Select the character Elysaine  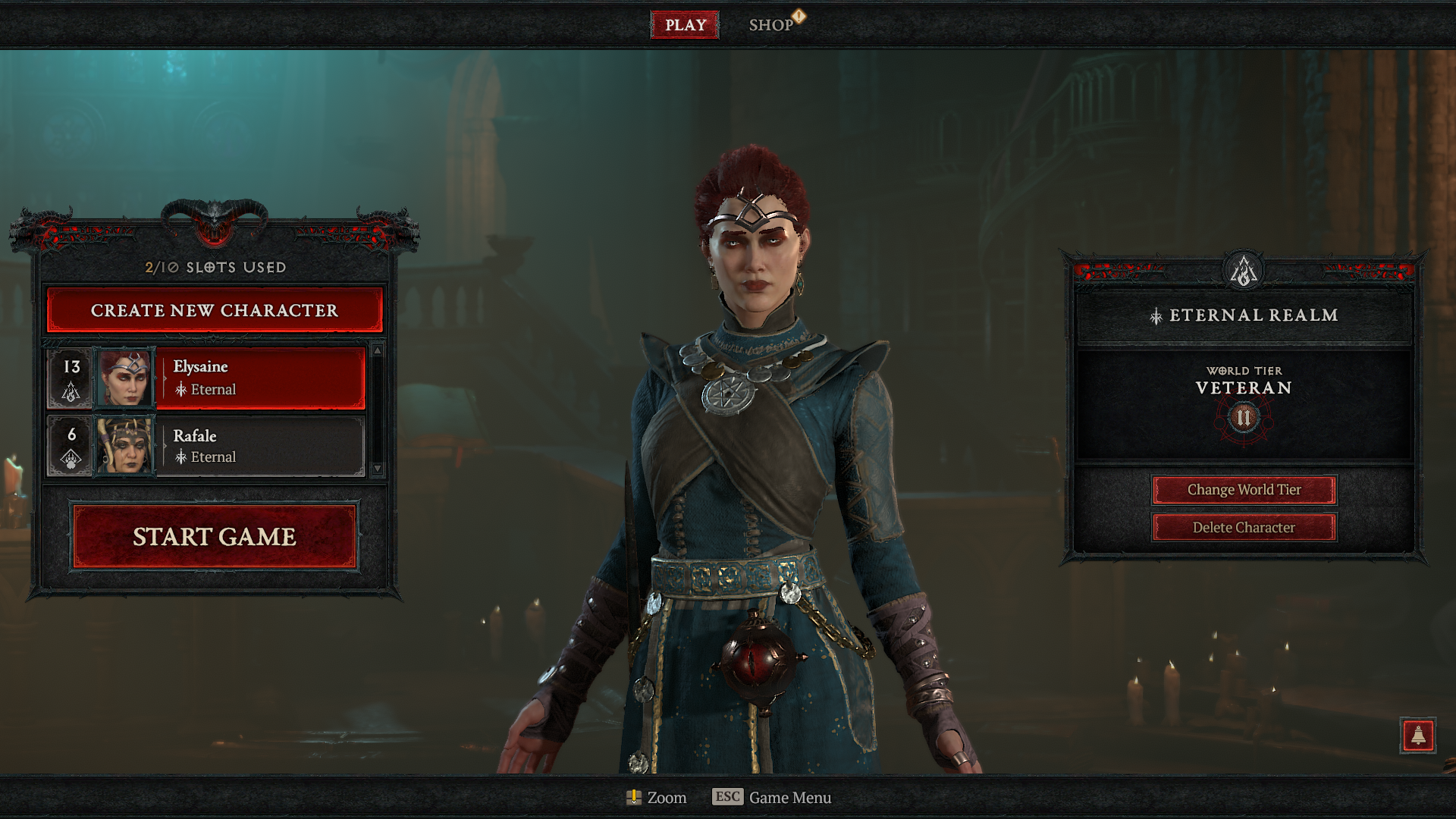click(259, 378)
